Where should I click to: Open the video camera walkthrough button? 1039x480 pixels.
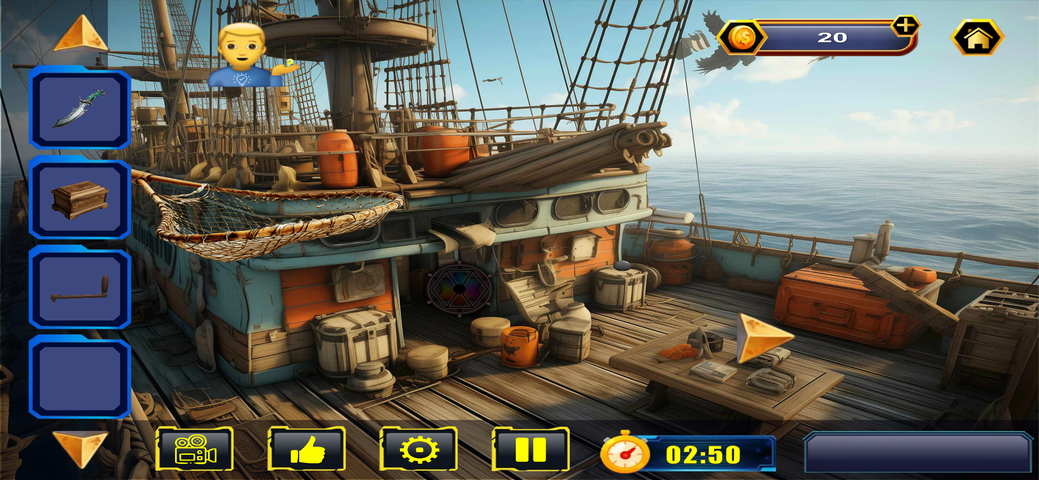pos(195,450)
